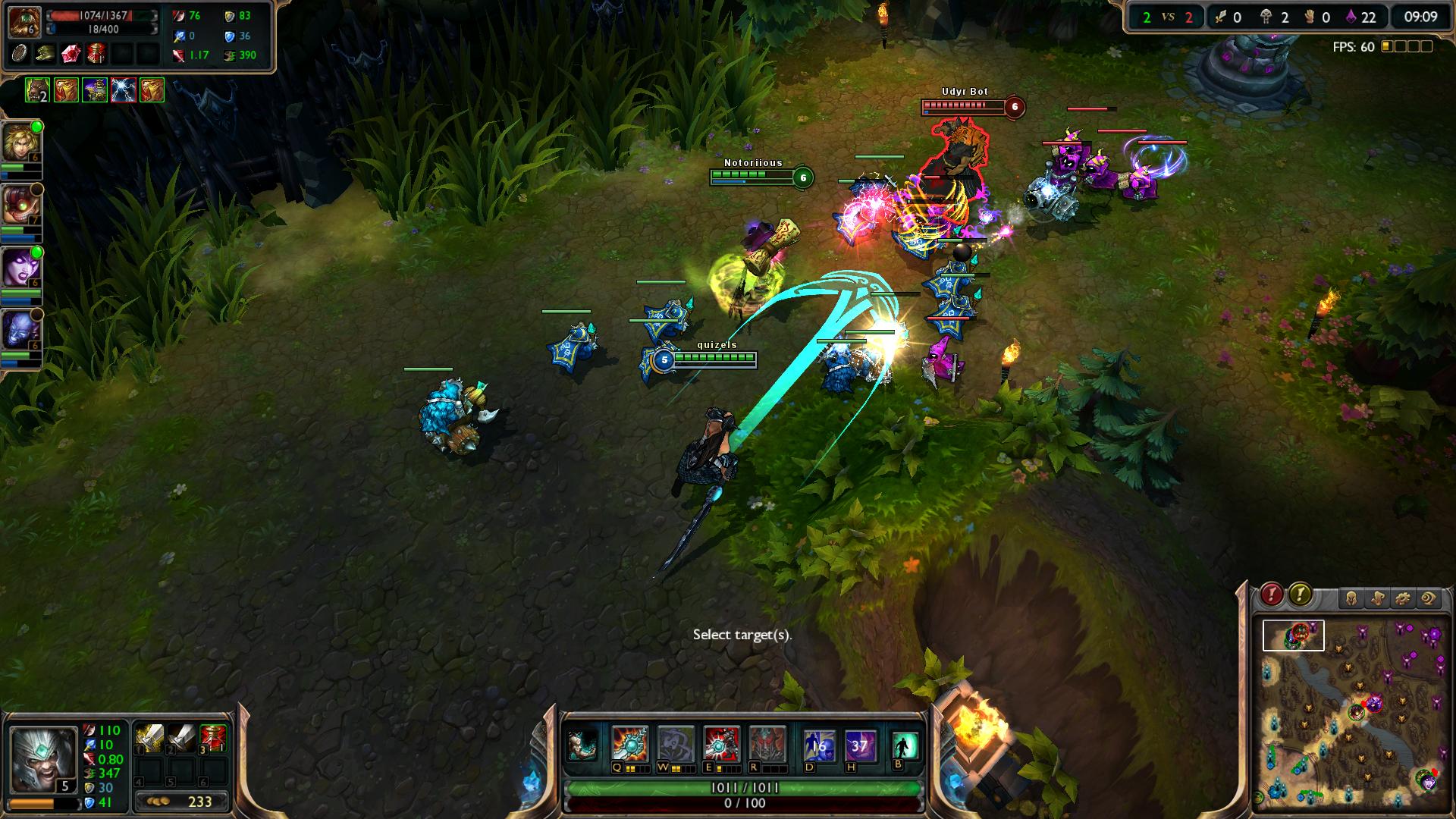
Task: Select the blonde Ezreal ally portrait
Action: click(x=20, y=143)
